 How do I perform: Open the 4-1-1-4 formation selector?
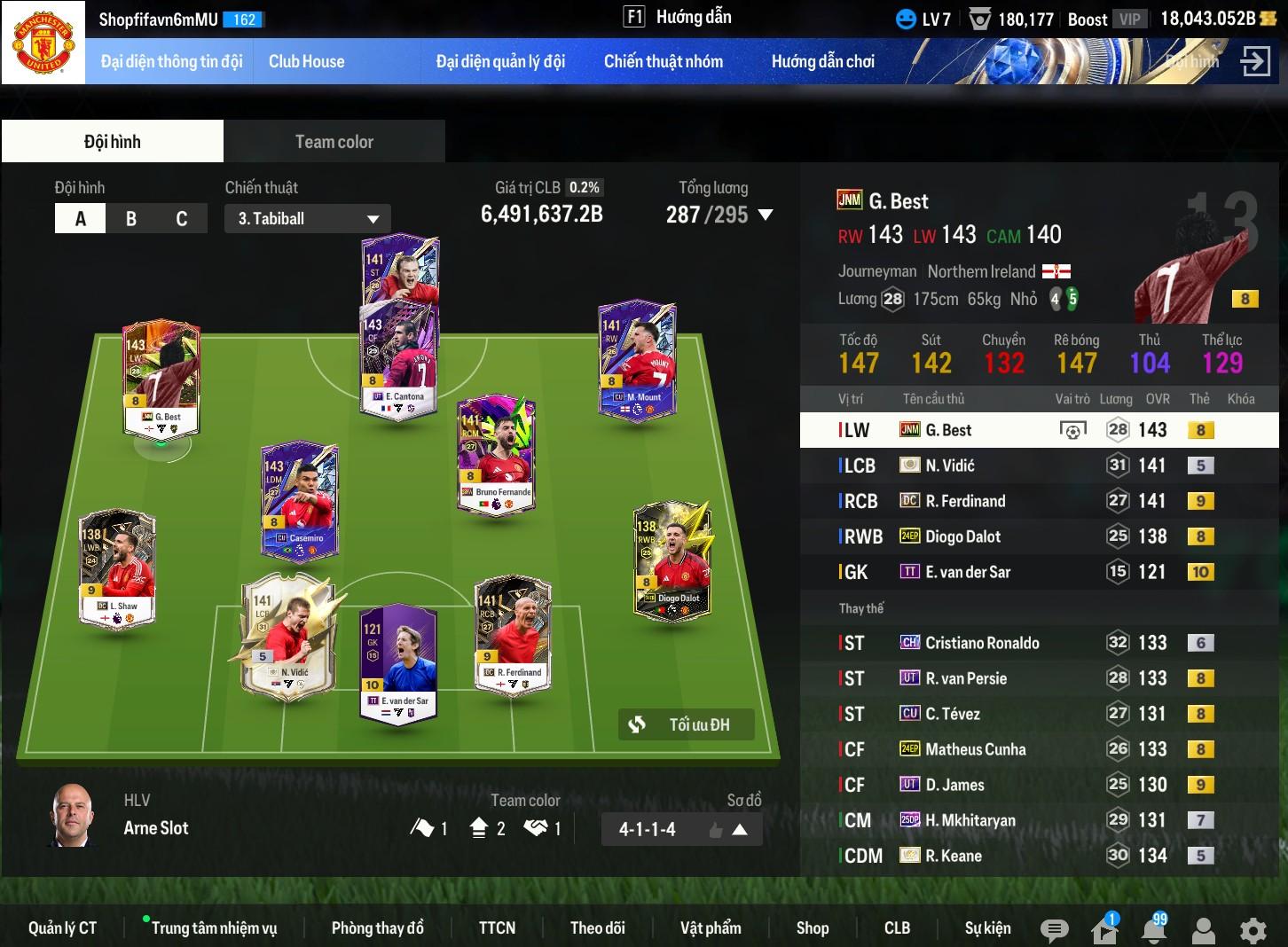coord(681,829)
